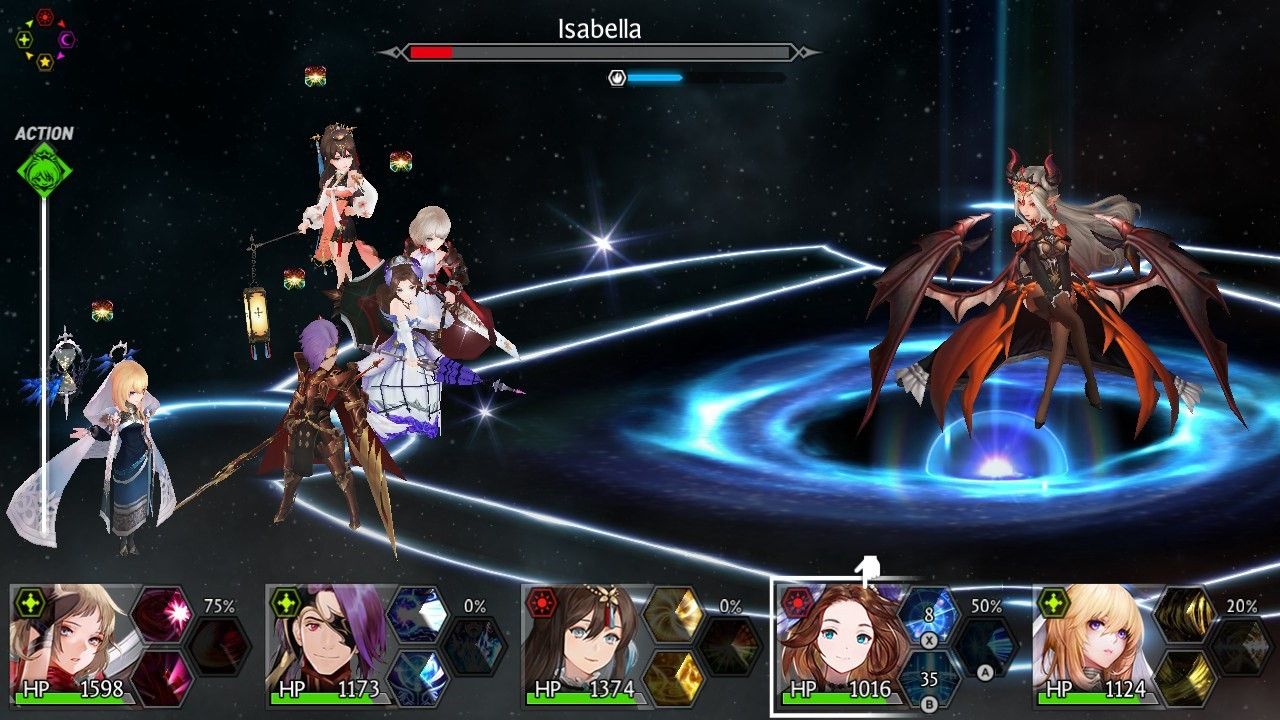
Task: Select the green cross element icon
Action: pyautogui.click(x=24, y=38)
